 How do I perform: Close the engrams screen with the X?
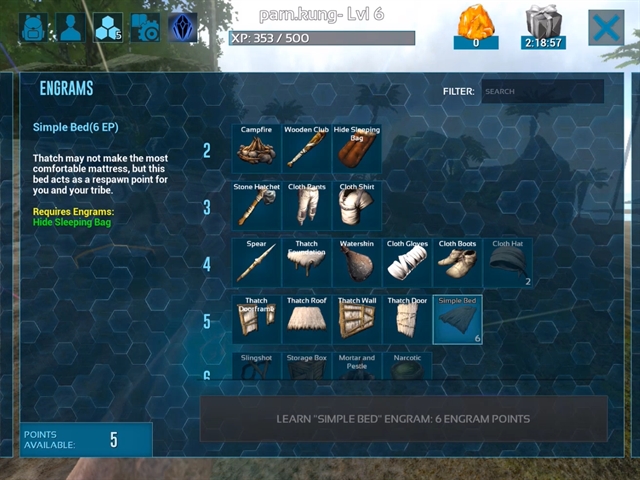coord(606,27)
